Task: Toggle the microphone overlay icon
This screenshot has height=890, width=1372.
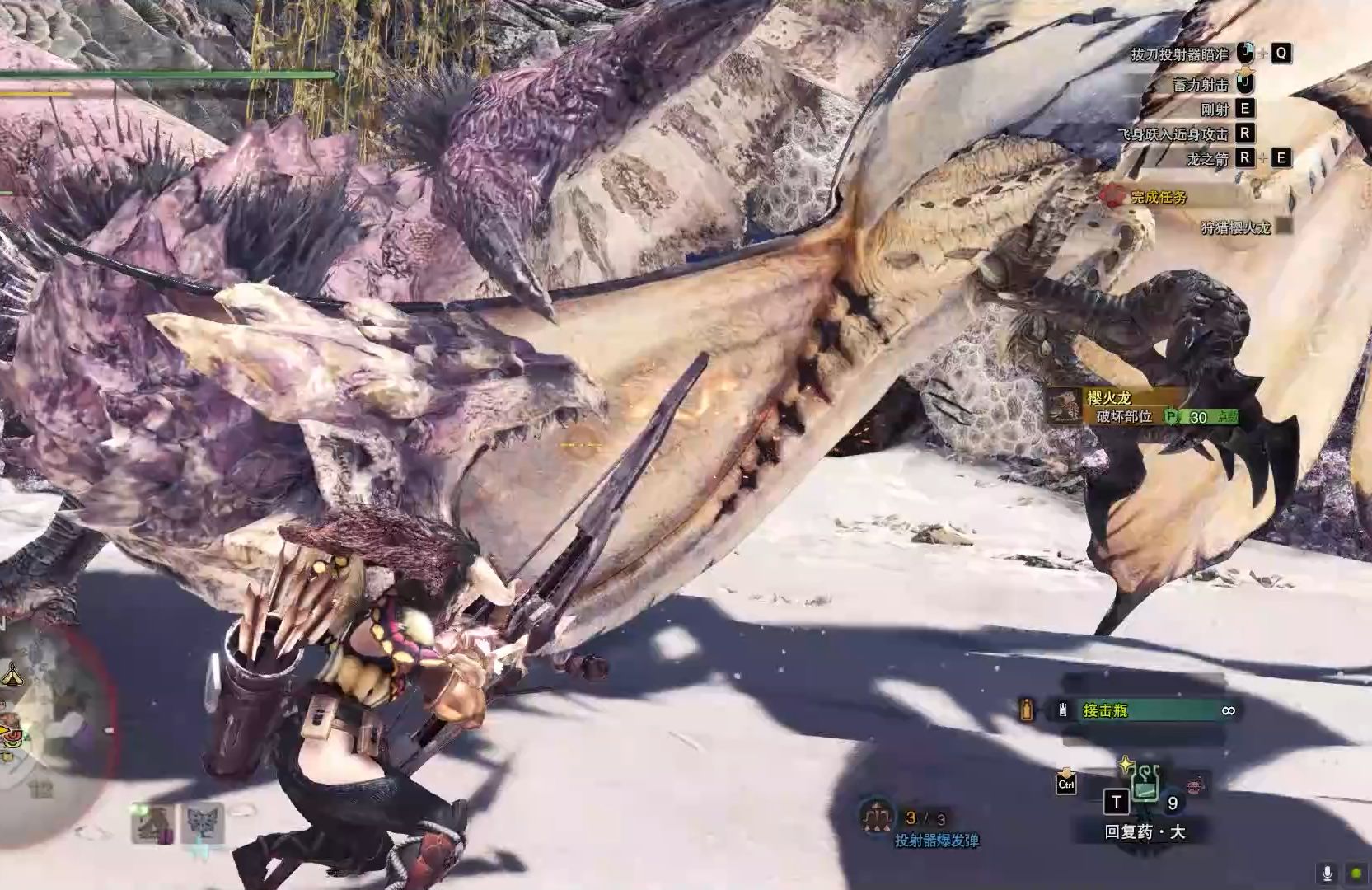Action: pyautogui.click(x=1327, y=874)
